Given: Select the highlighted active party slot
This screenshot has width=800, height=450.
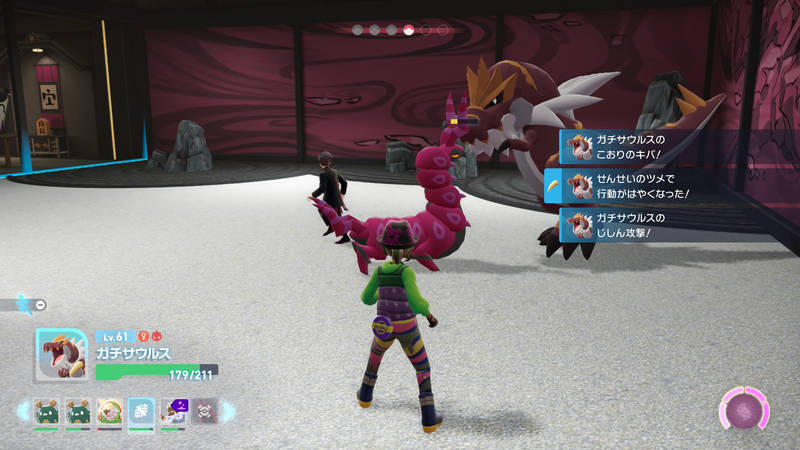Looking at the screenshot, I should pos(141,411).
